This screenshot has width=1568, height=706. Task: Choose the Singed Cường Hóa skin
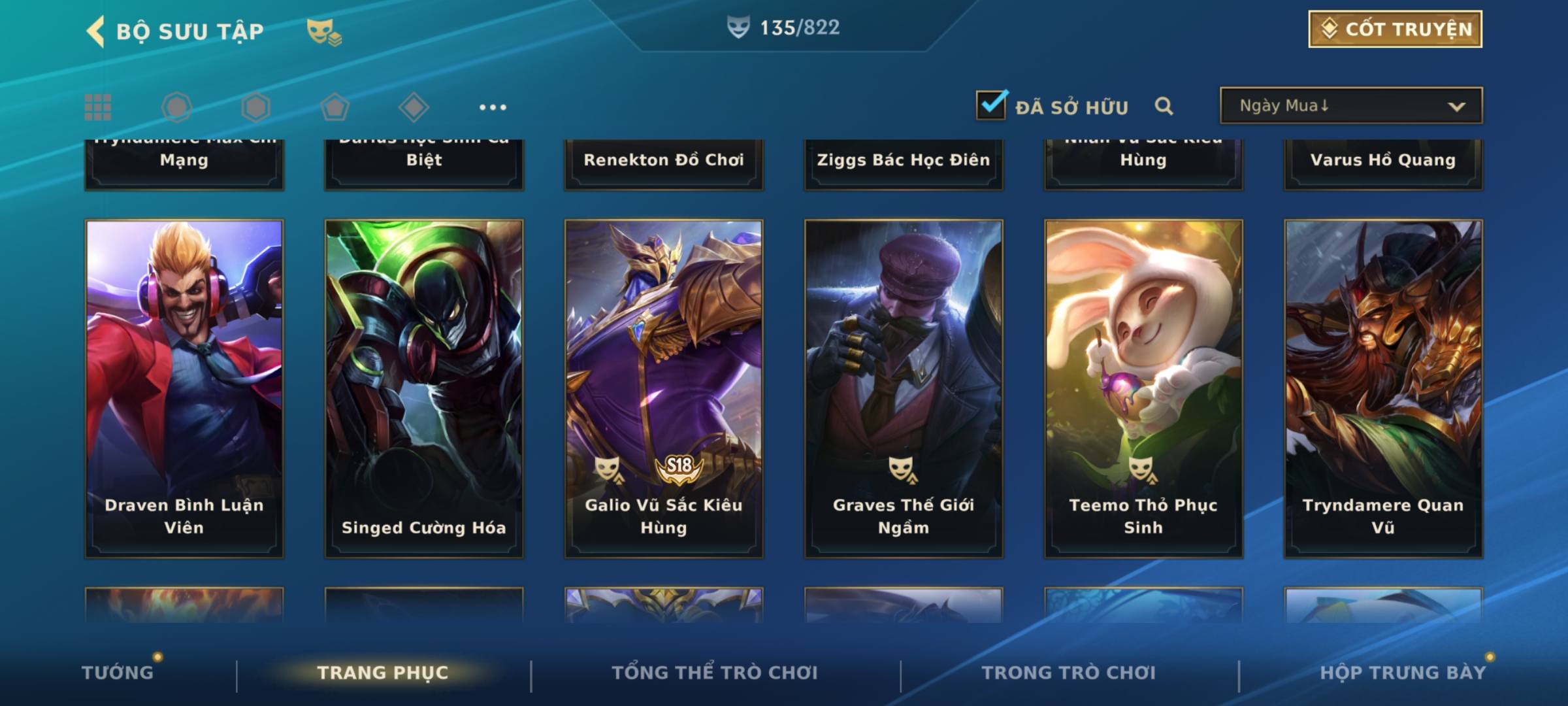point(424,388)
